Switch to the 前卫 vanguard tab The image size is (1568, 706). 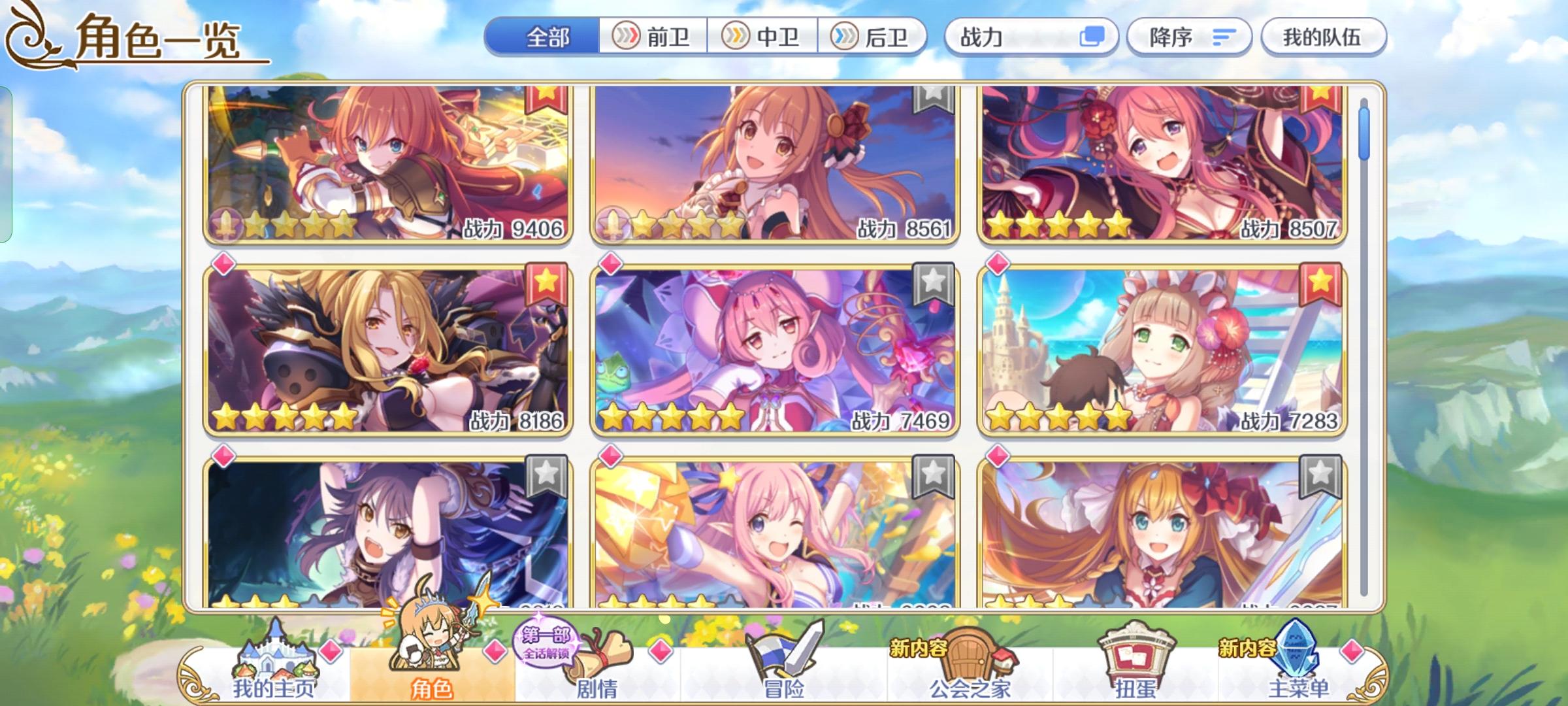coord(653,37)
